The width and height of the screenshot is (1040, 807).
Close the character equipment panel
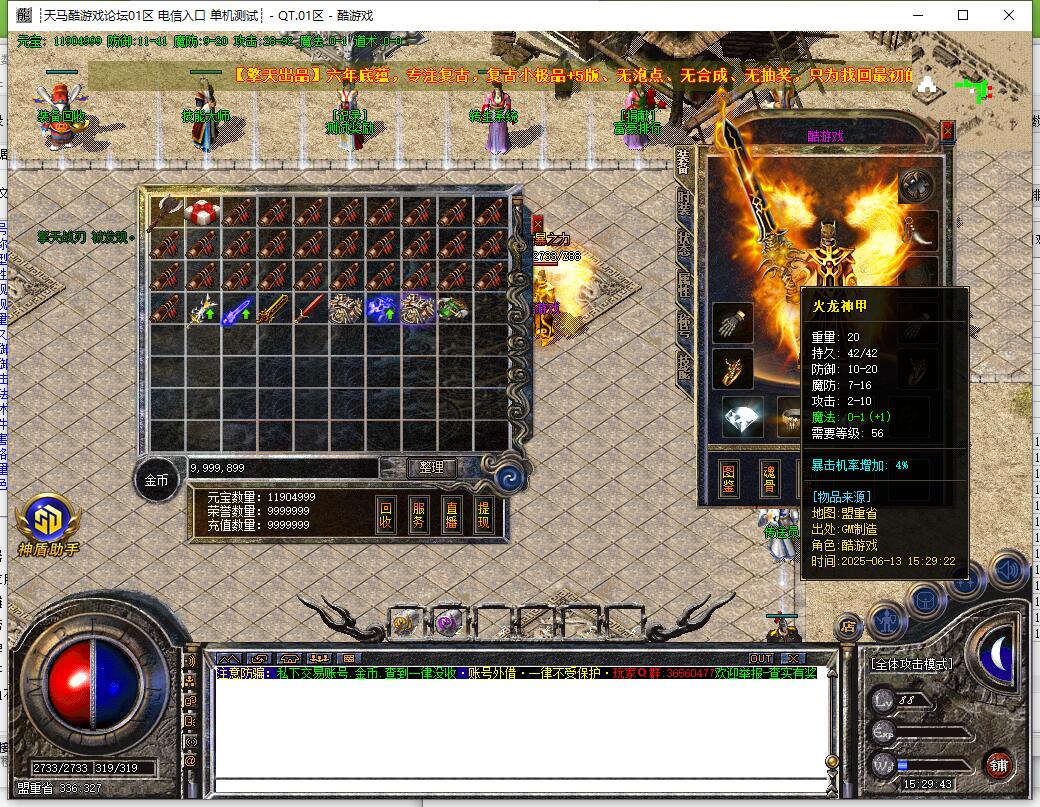coord(947,130)
